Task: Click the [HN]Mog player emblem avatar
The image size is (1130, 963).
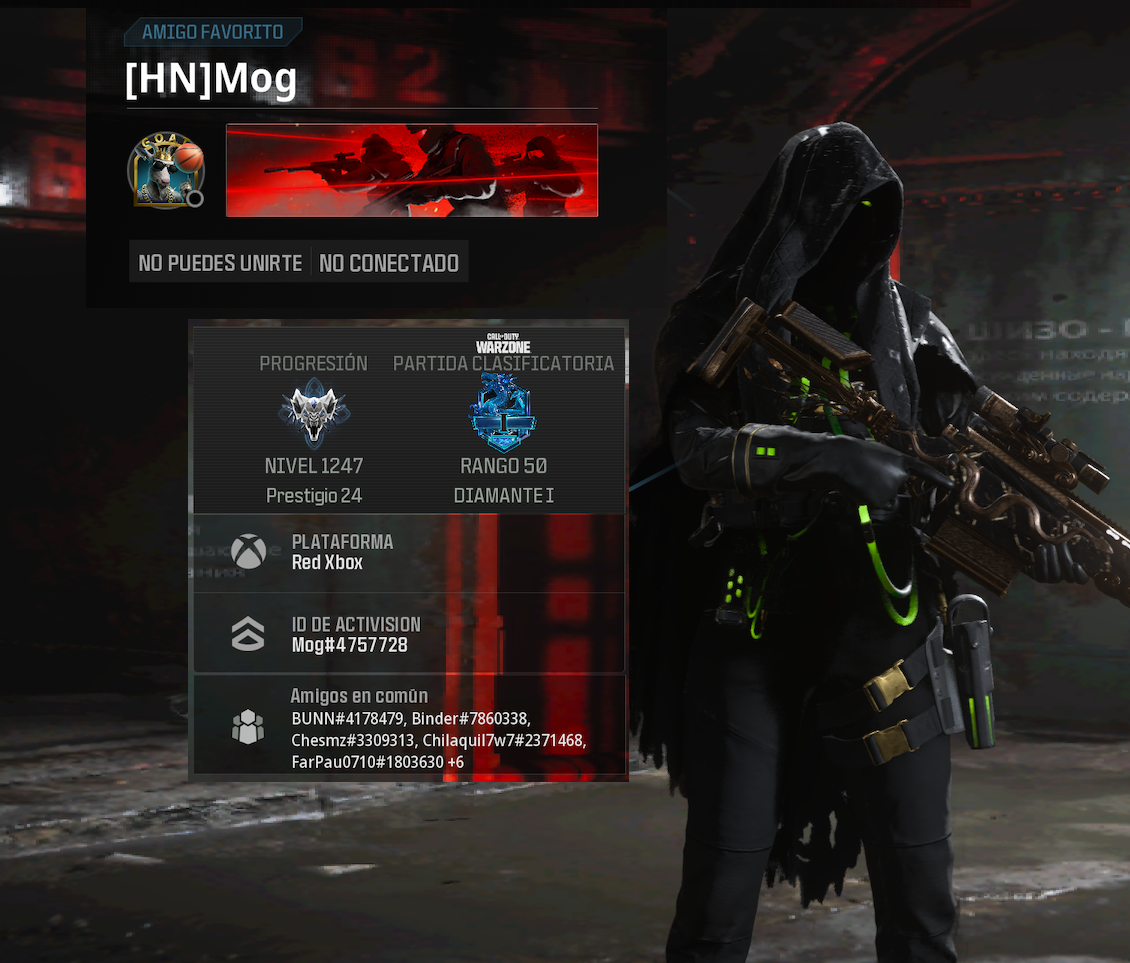Action: [x=165, y=170]
